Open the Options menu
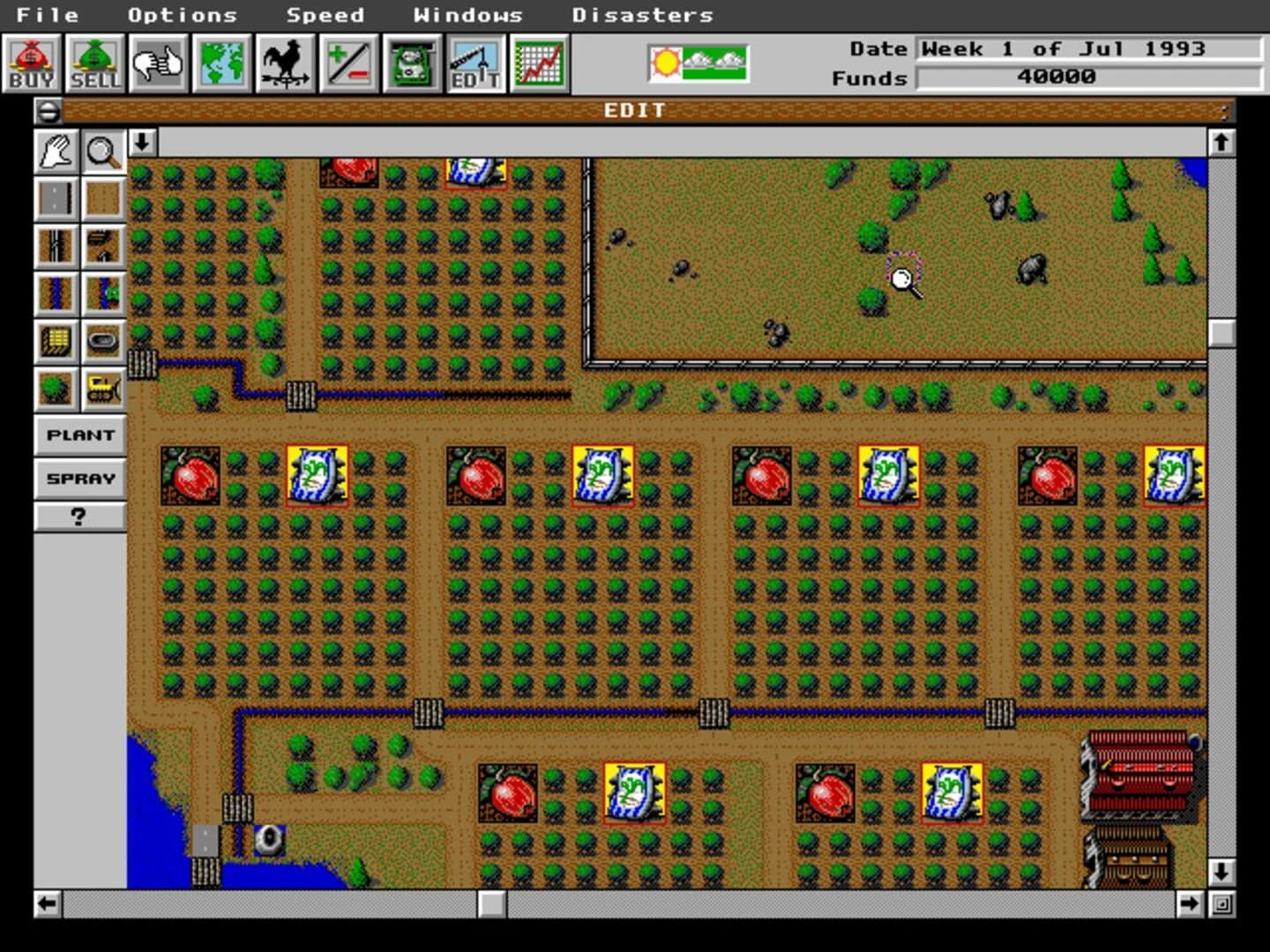Image resolution: width=1270 pixels, height=952 pixels. coord(183,14)
